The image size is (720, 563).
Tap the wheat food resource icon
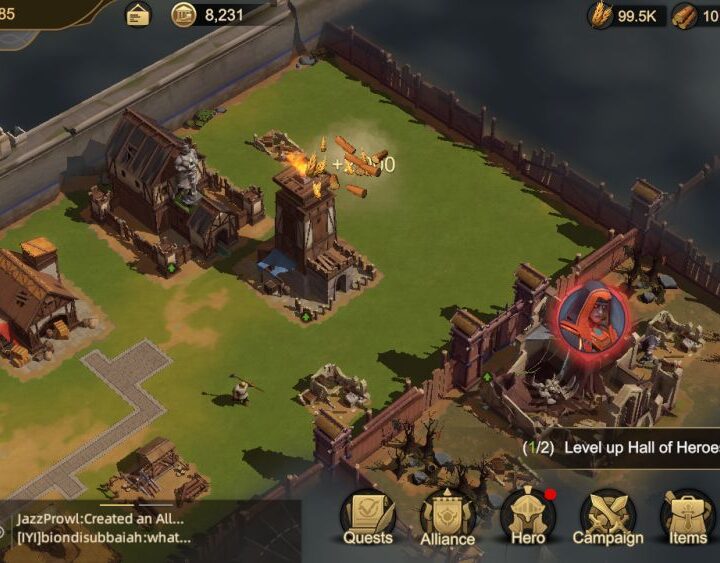click(x=601, y=15)
